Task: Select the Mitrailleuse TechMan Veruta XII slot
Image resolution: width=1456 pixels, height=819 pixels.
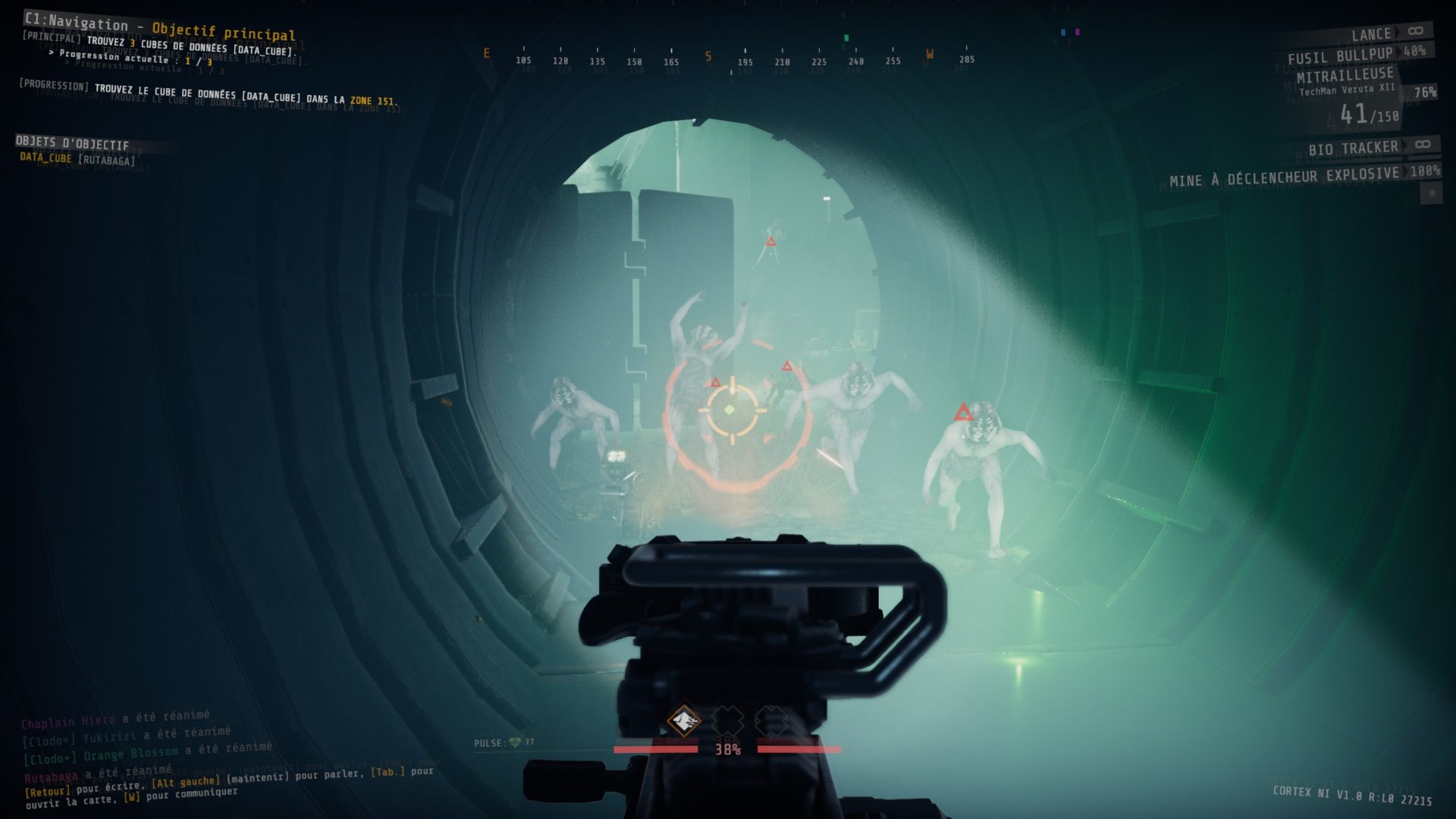Action: point(1345,80)
